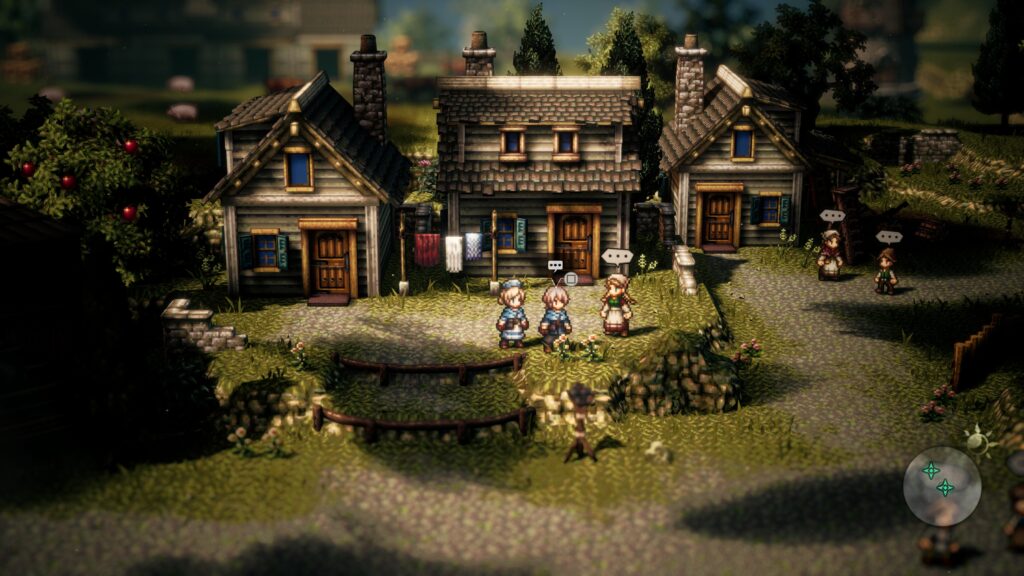This screenshot has height=576, width=1024.
Task: Click the small white talk bubble above the party leader
Action: click(x=555, y=266)
